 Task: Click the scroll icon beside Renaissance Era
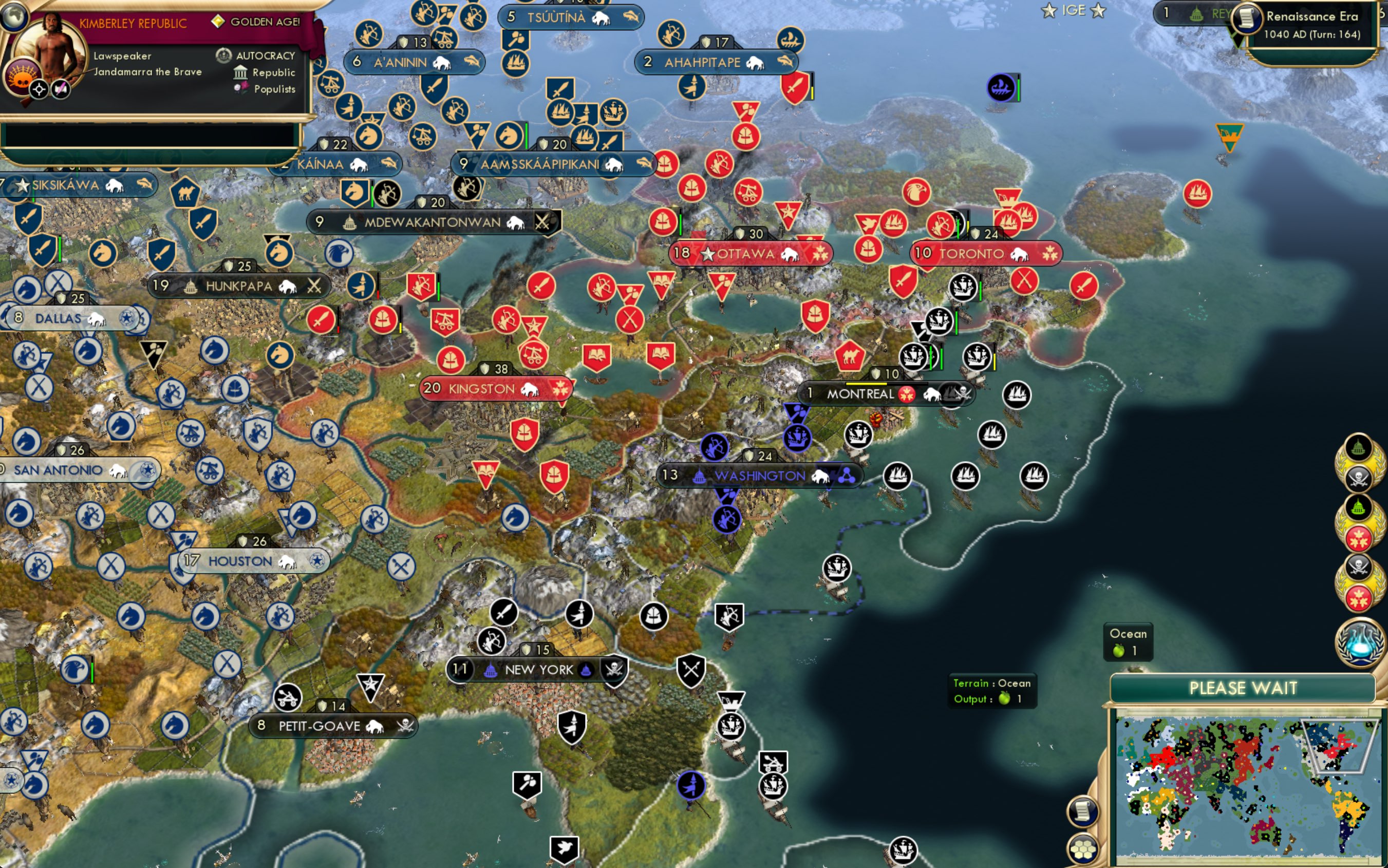click(x=1246, y=18)
